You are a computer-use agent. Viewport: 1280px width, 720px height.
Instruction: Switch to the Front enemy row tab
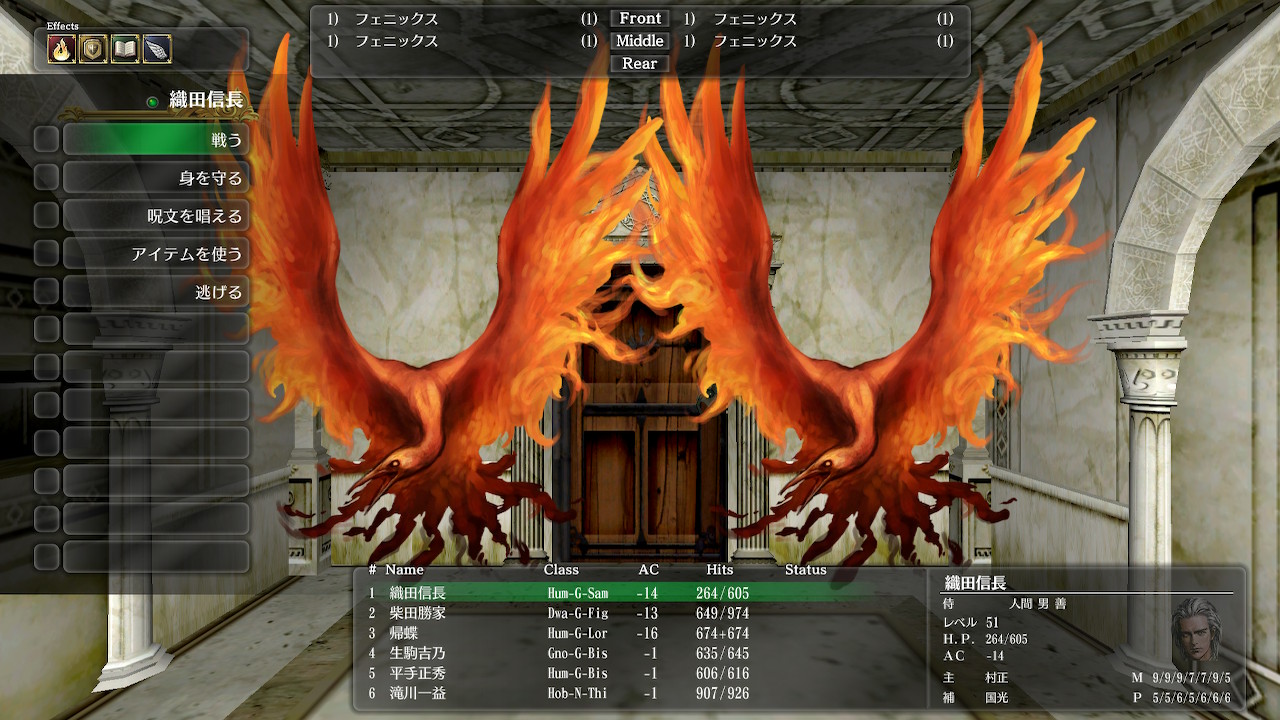638,18
